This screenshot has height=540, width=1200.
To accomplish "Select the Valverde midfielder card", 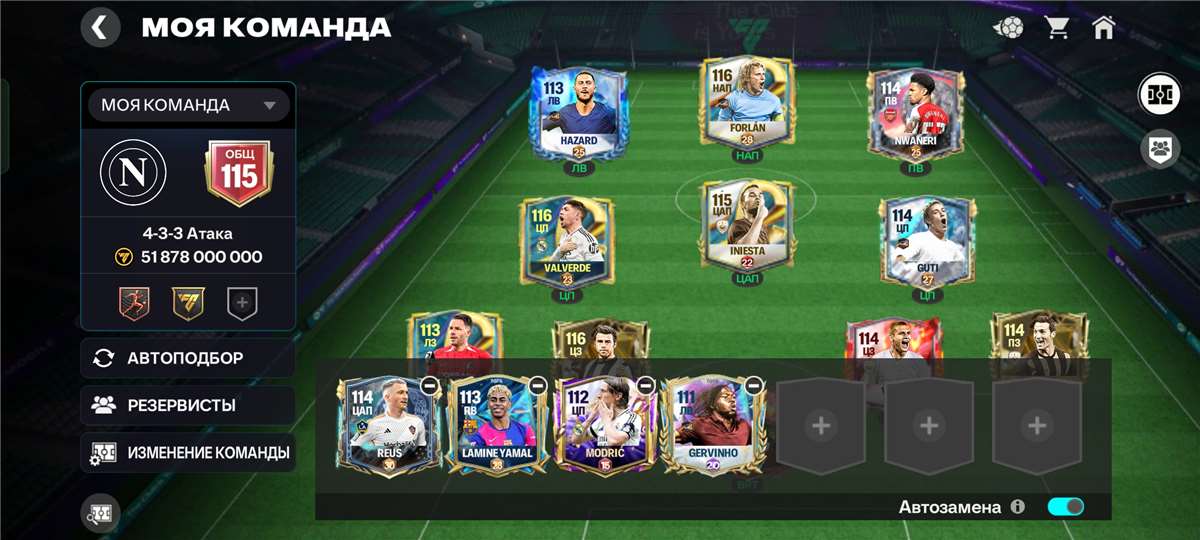I will pos(566,242).
